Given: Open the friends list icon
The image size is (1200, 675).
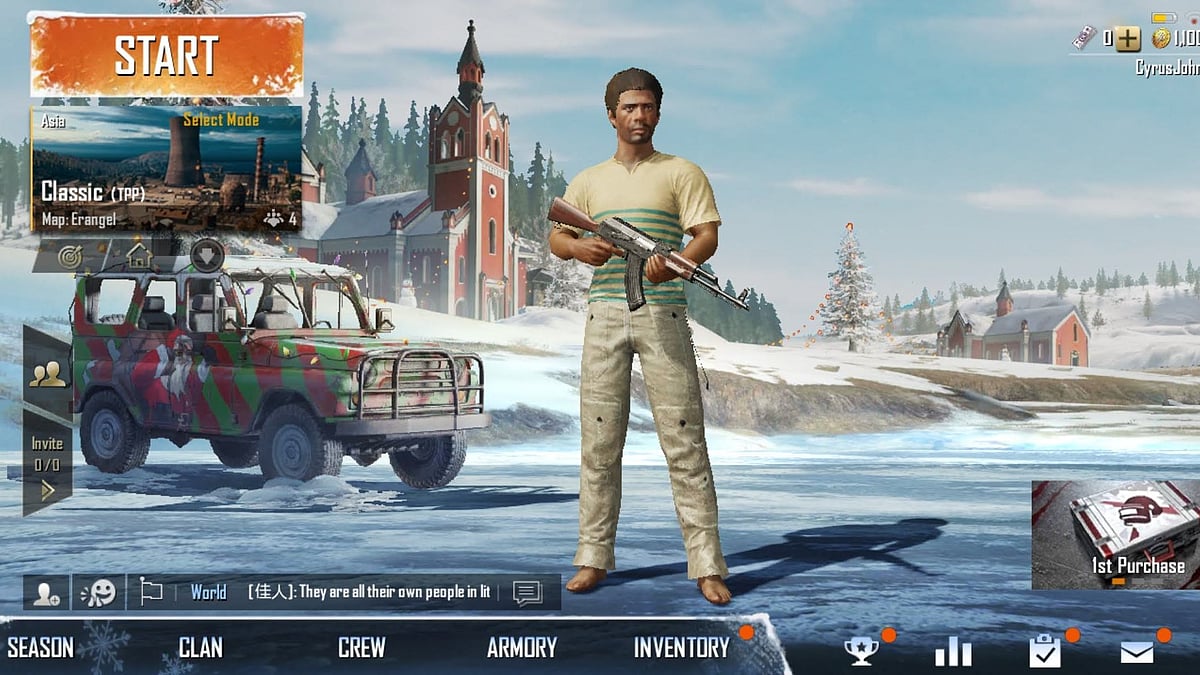Looking at the screenshot, I should click(x=47, y=374).
